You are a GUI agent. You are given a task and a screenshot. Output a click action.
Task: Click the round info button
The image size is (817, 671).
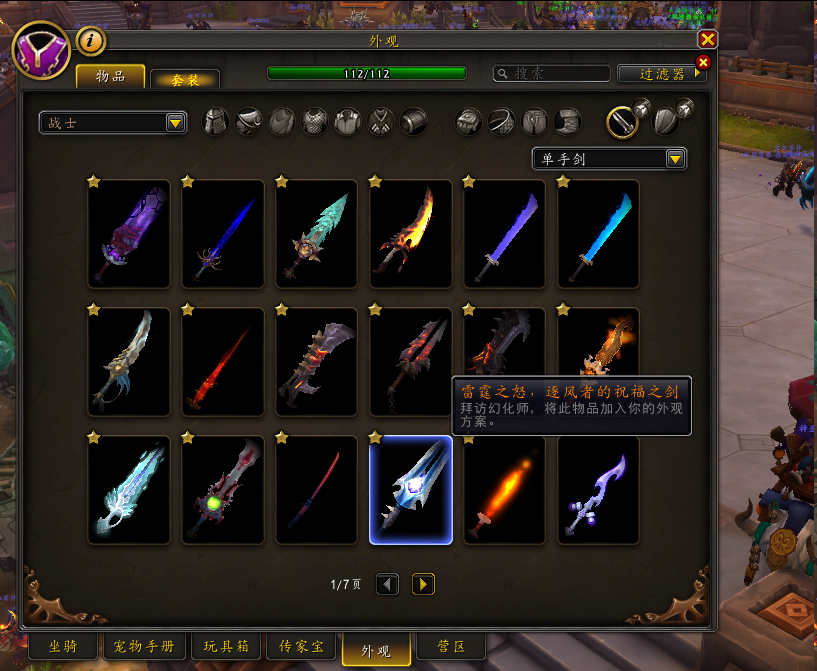click(91, 41)
